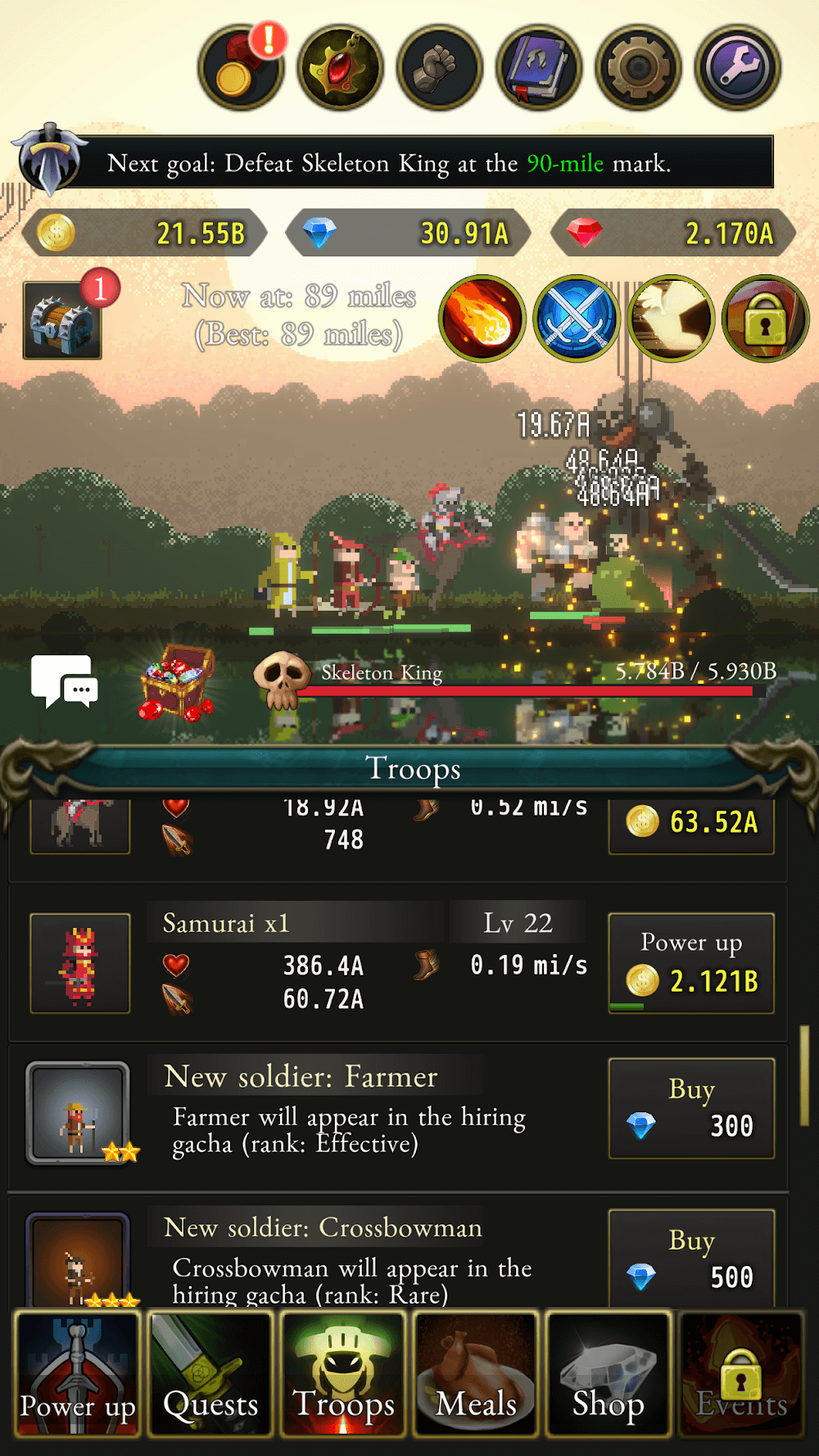Screen dimensions: 819x1456
Task: Power up the Samurai for 2.121B
Action: pos(691,963)
